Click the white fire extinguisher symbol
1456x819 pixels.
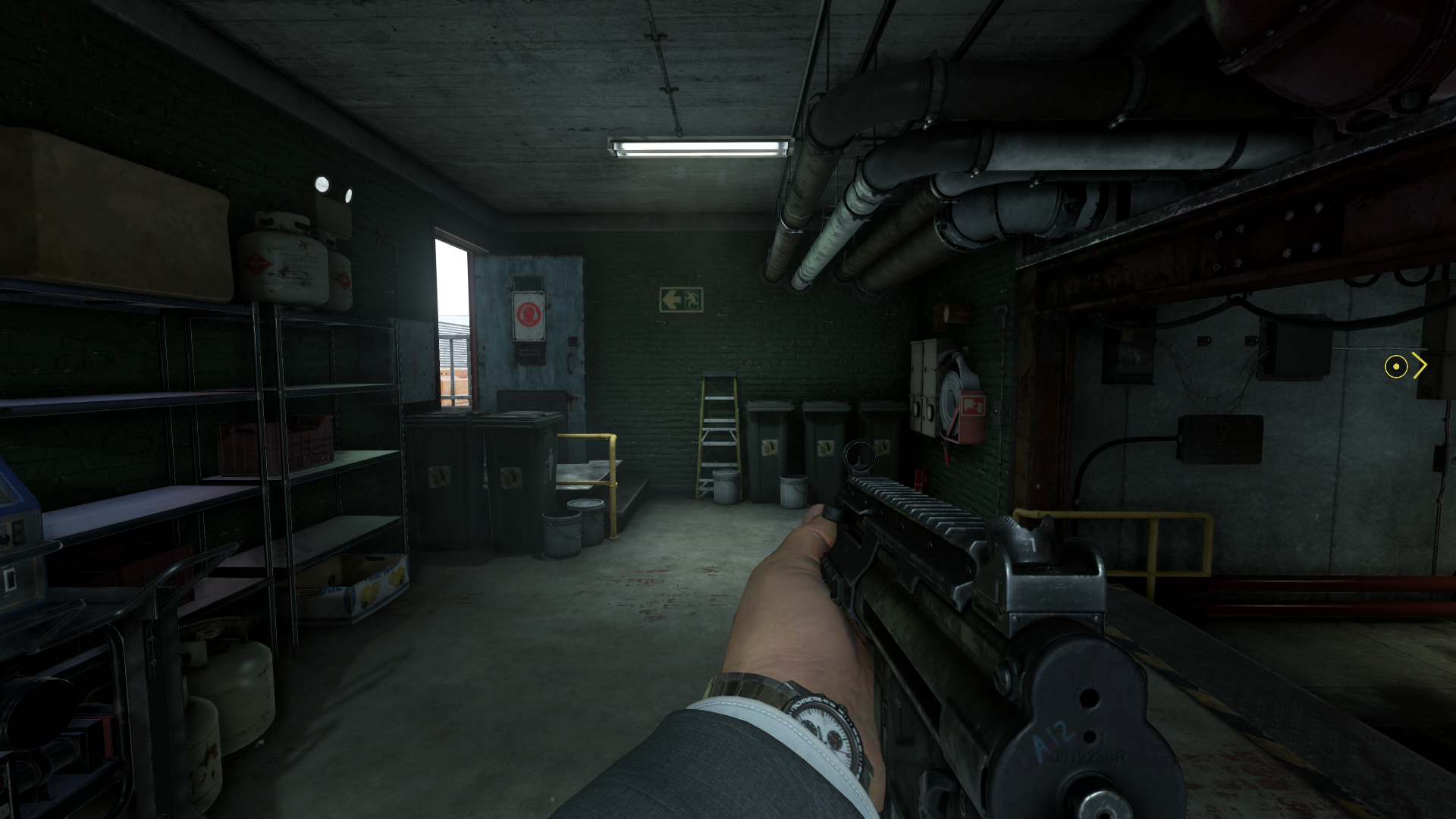(x=972, y=406)
